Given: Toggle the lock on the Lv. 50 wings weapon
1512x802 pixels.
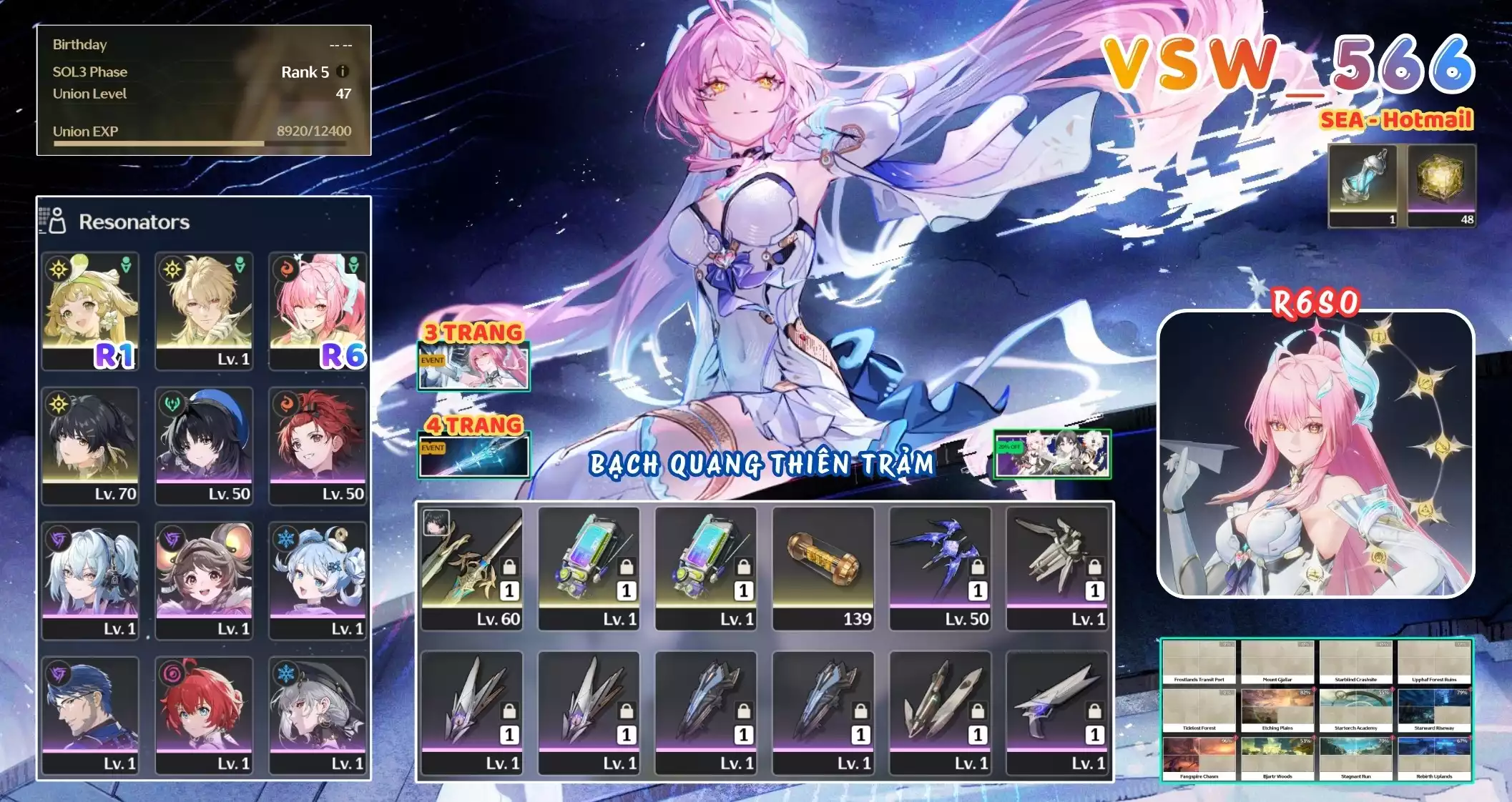Looking at the screenshot, I should pyautogui.click(x=979, y=567).
